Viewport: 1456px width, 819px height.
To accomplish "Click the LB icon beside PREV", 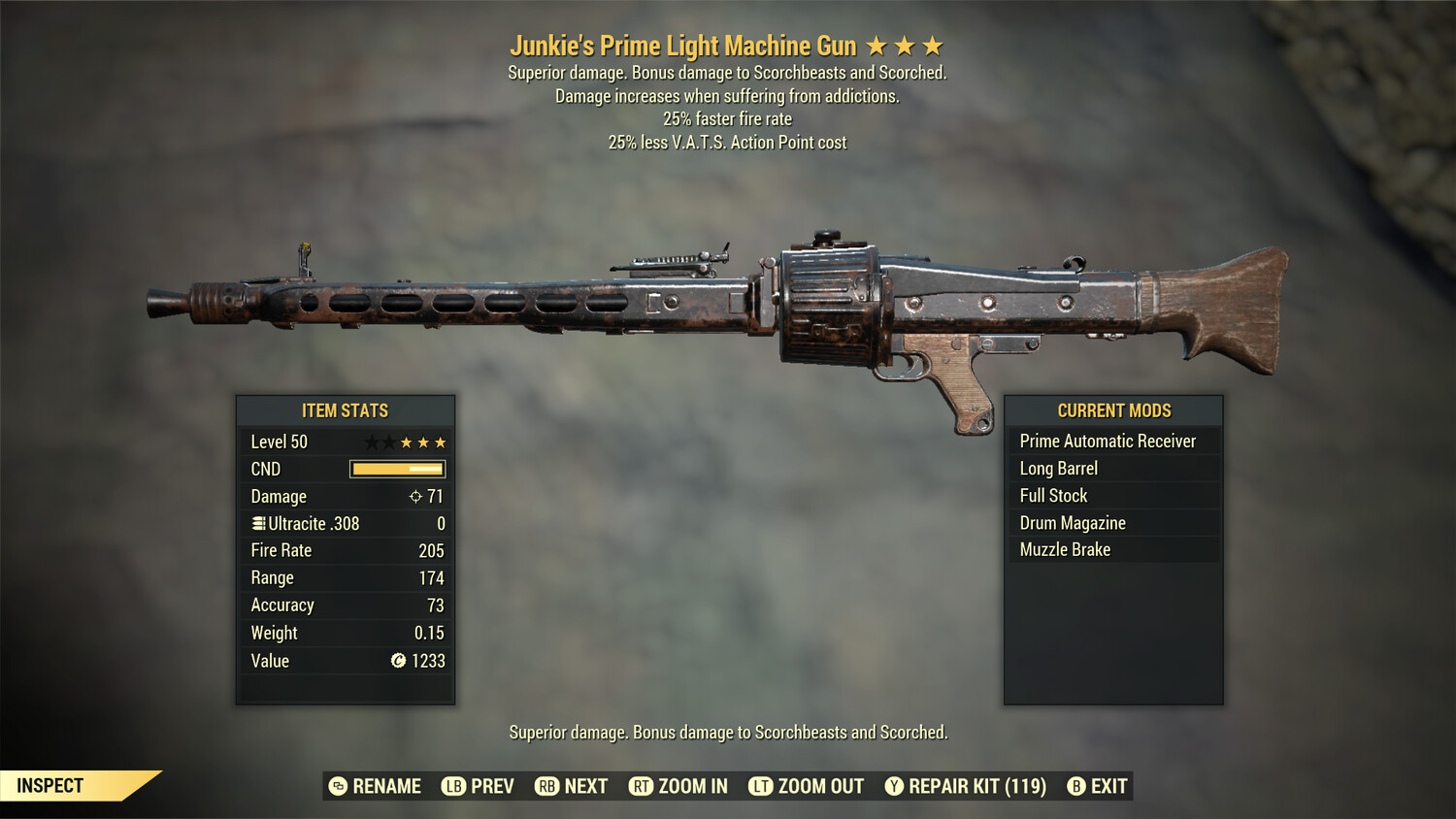I will tap(452, 786).
